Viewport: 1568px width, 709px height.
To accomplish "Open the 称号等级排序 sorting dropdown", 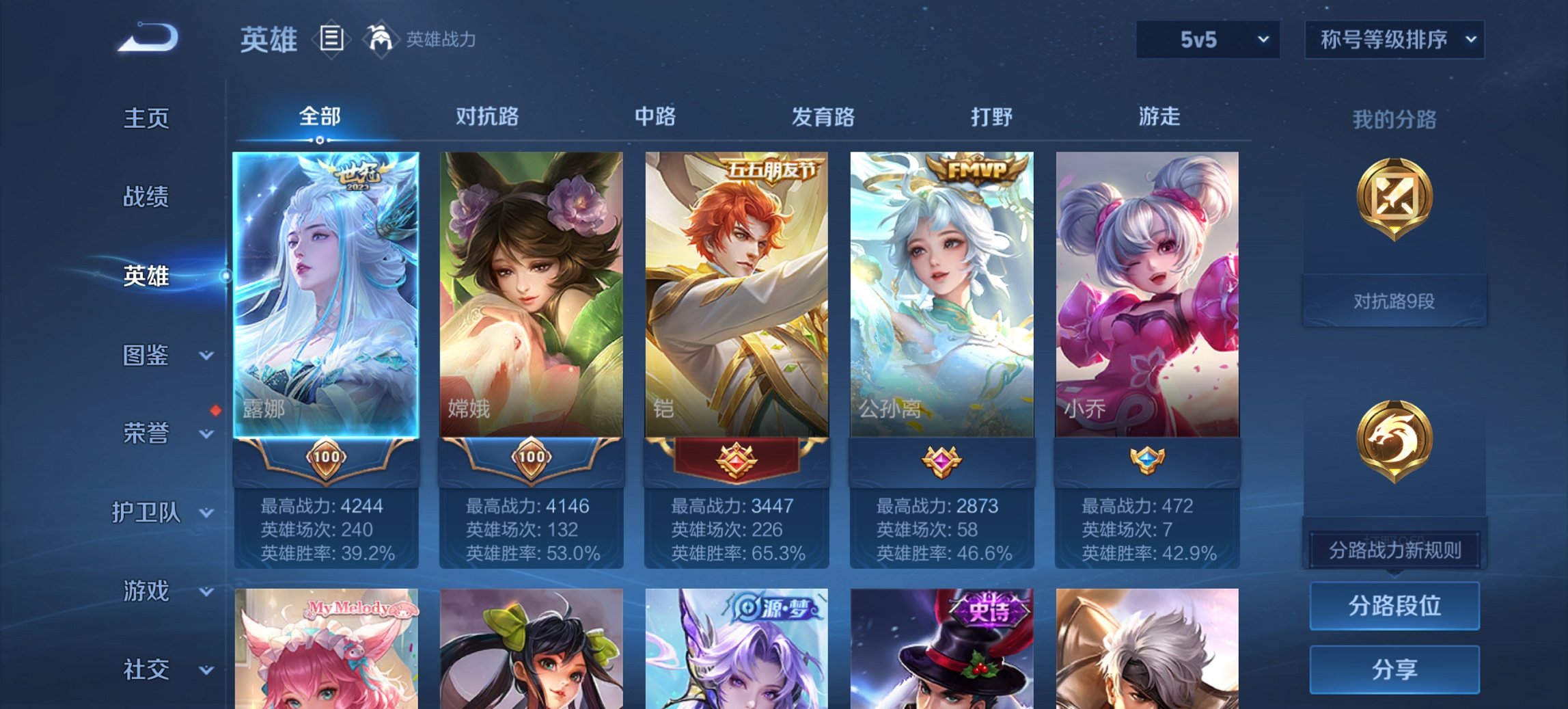I will pyautogui.click(x=1394, y=39).
